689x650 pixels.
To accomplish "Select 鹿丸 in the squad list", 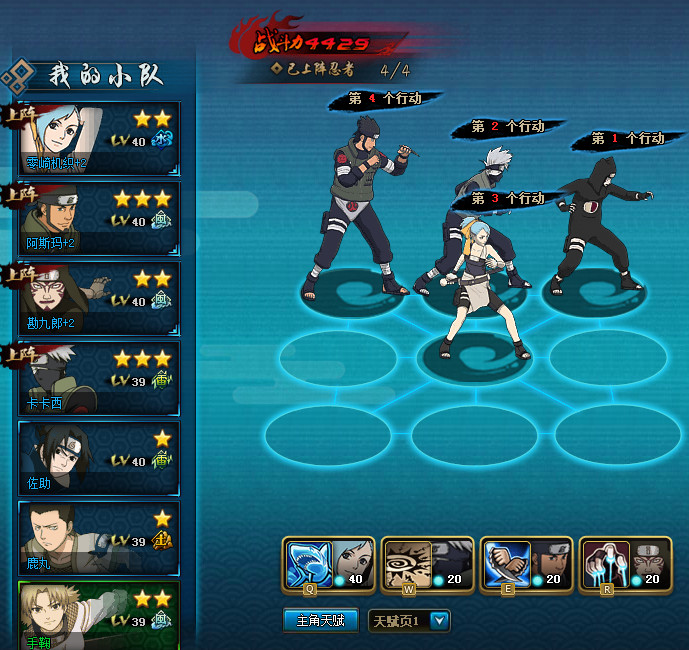I will [x=100, y=538].
